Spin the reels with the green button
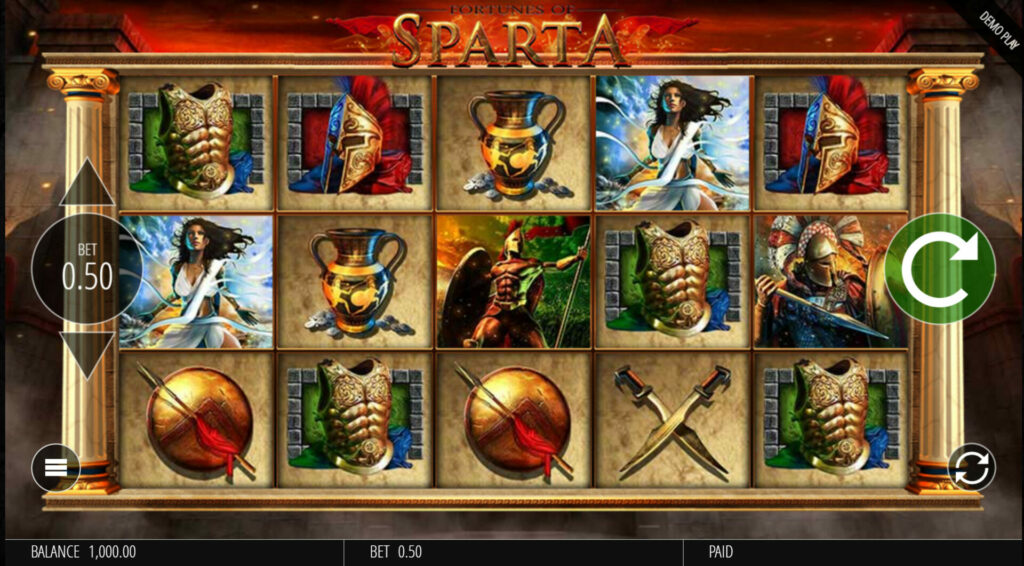The image size is (1024, 566). (x=939, y=268)
